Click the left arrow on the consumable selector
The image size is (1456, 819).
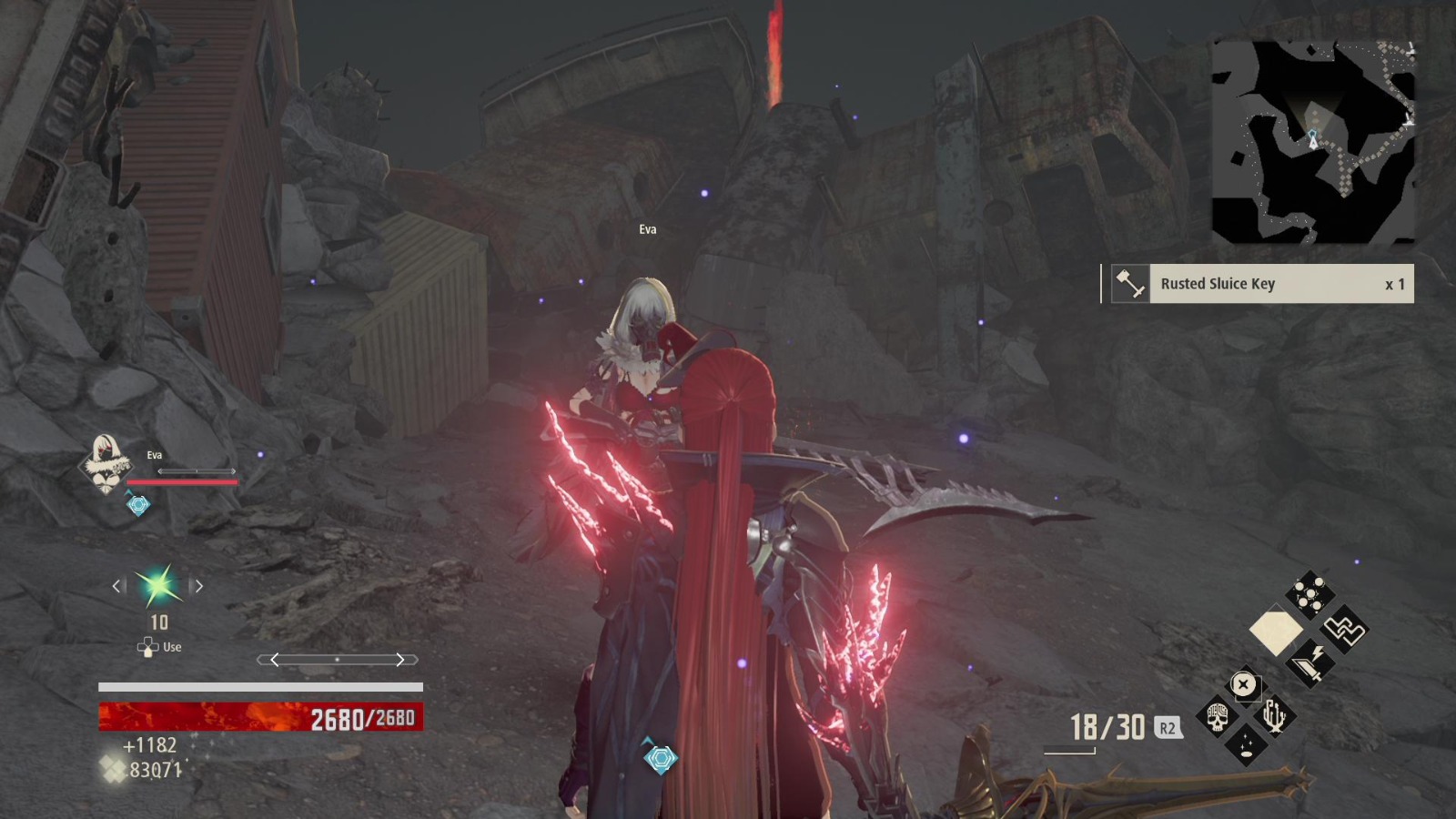pyautogui.click(x=116, y=587)
